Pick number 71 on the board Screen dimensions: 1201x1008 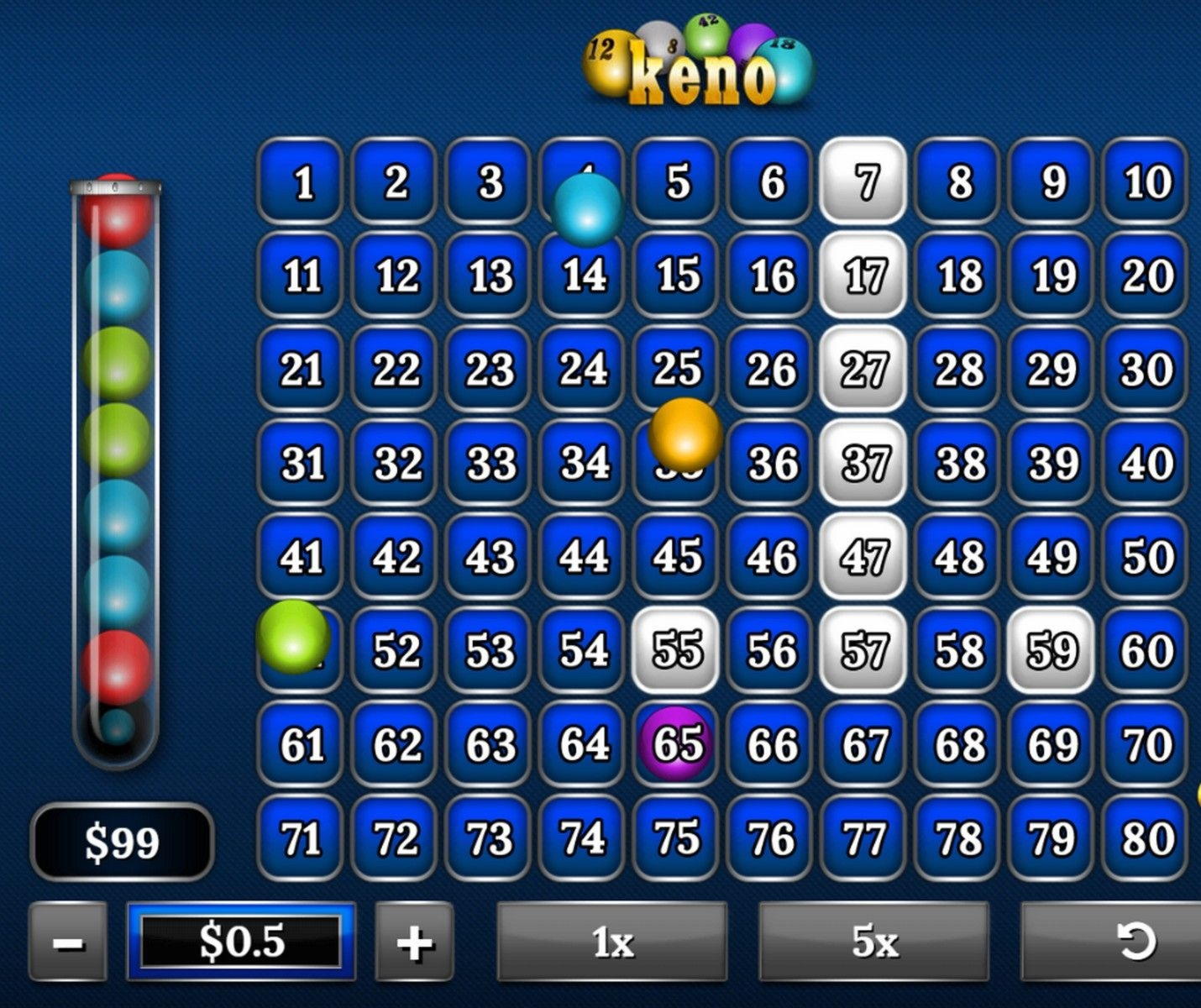[302, 837]
